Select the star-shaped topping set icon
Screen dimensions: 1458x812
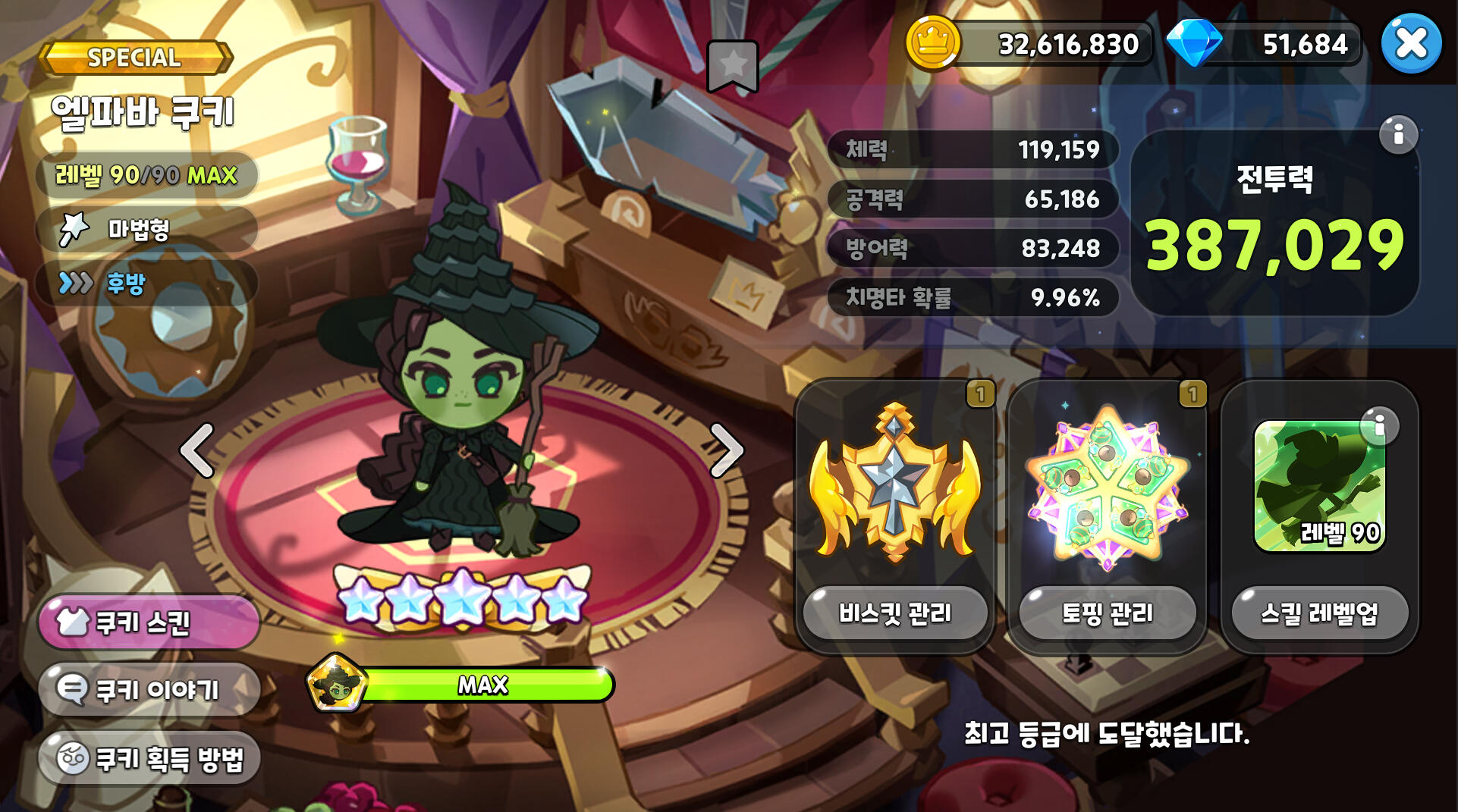(x=1108, y=487)
